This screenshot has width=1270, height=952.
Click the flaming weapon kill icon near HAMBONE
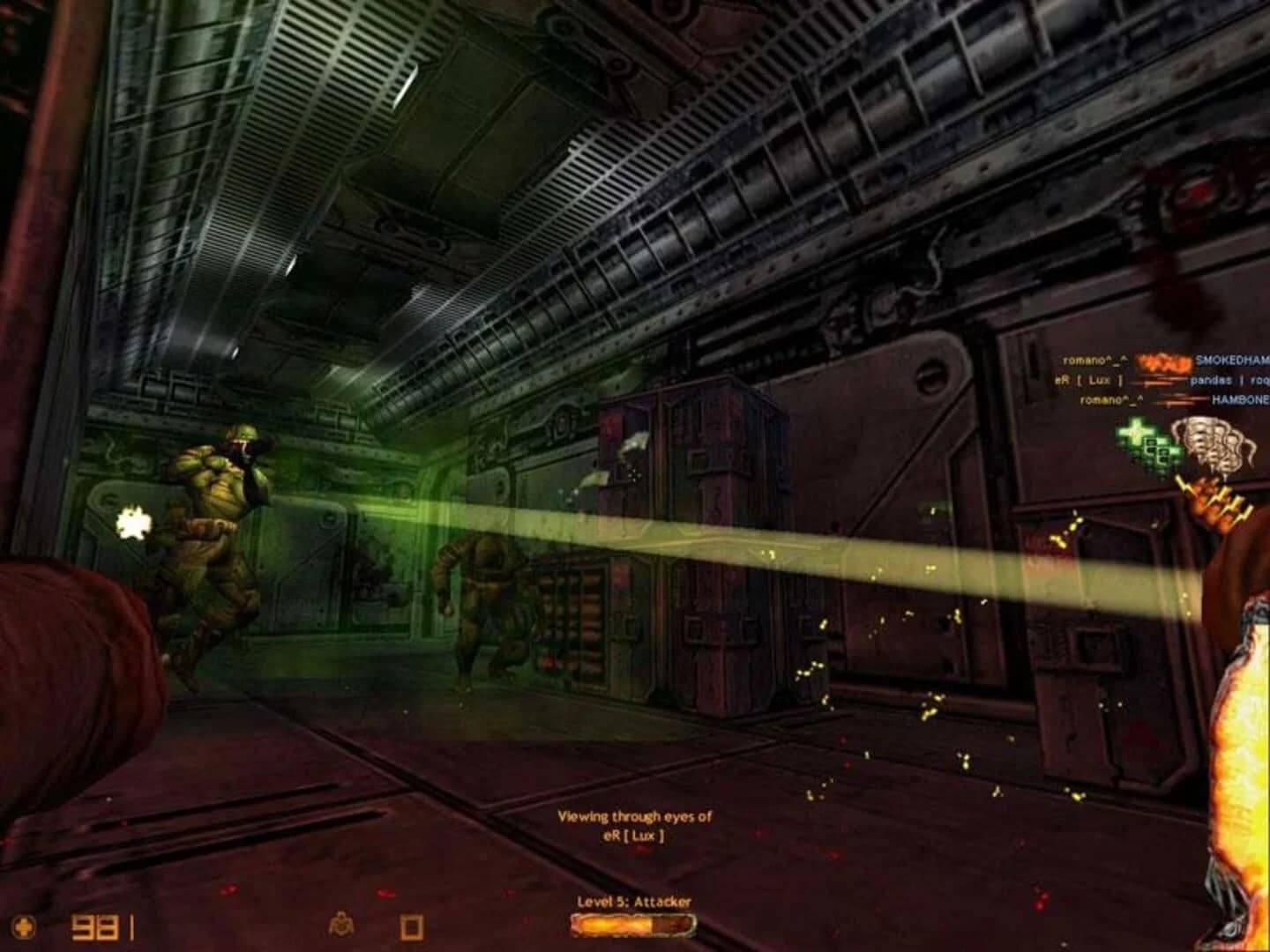(1181, 399)
